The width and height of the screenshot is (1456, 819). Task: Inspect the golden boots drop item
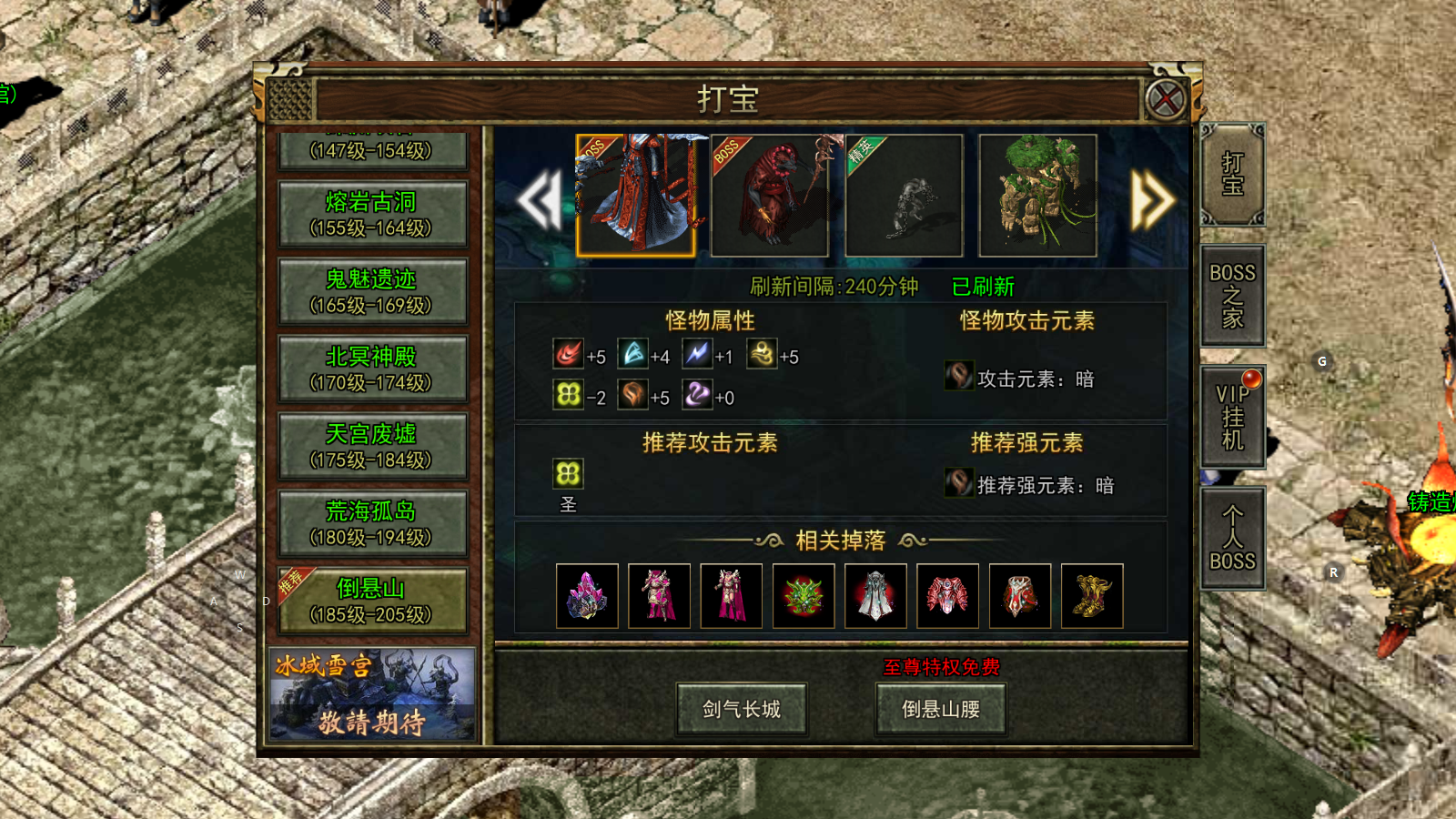coord(1092,596)
